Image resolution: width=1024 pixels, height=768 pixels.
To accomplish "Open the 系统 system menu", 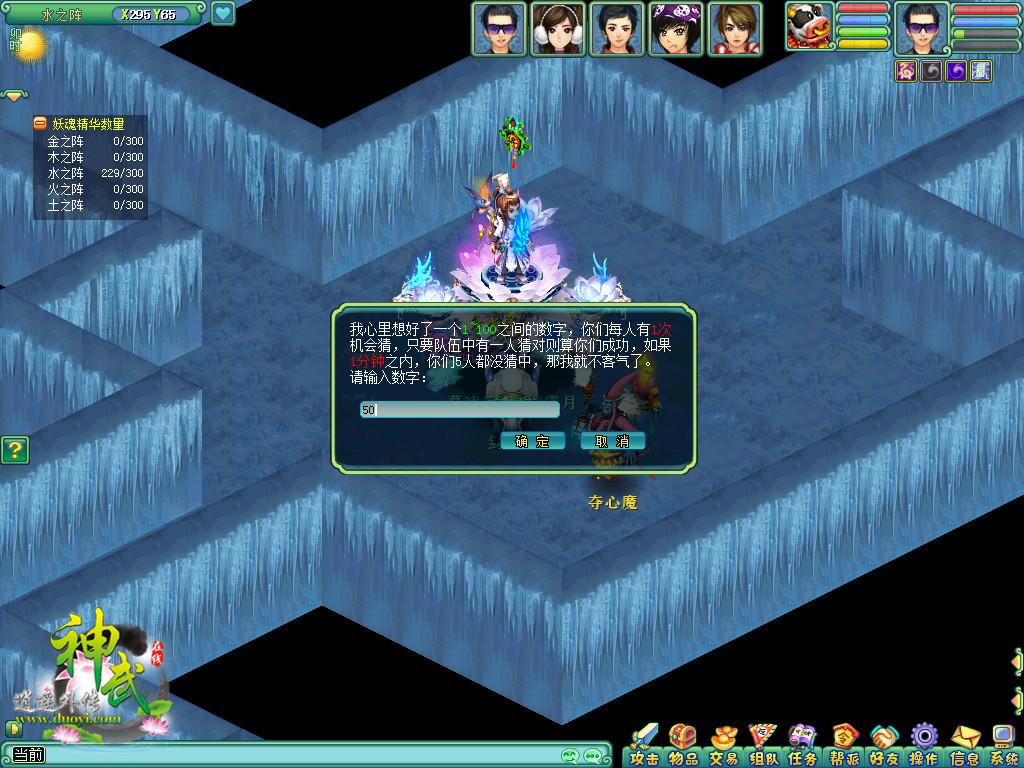I will tap(1003, 745).
